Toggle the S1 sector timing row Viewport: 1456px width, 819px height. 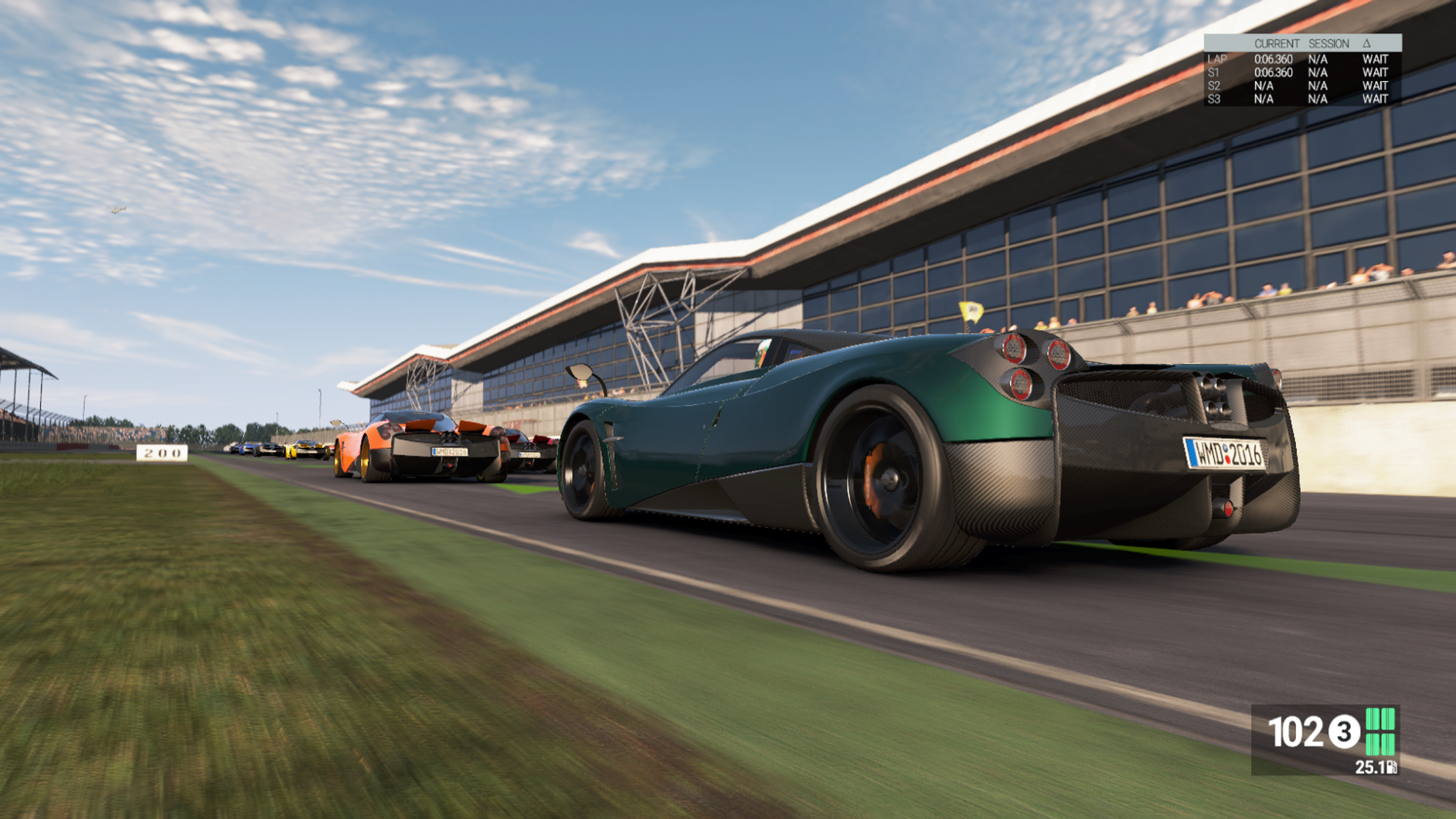[x=1213, y=72]
